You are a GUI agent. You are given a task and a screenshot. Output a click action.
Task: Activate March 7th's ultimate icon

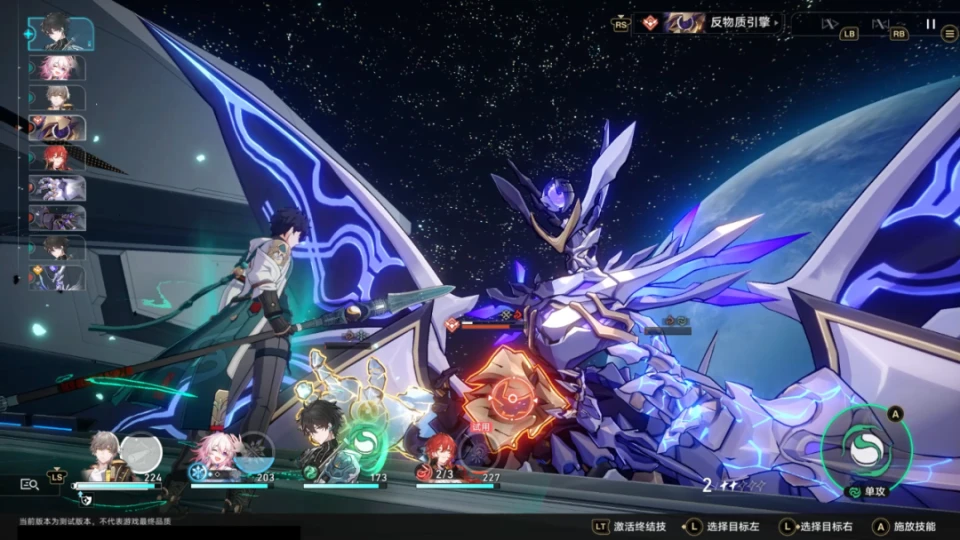coord(254,450)
